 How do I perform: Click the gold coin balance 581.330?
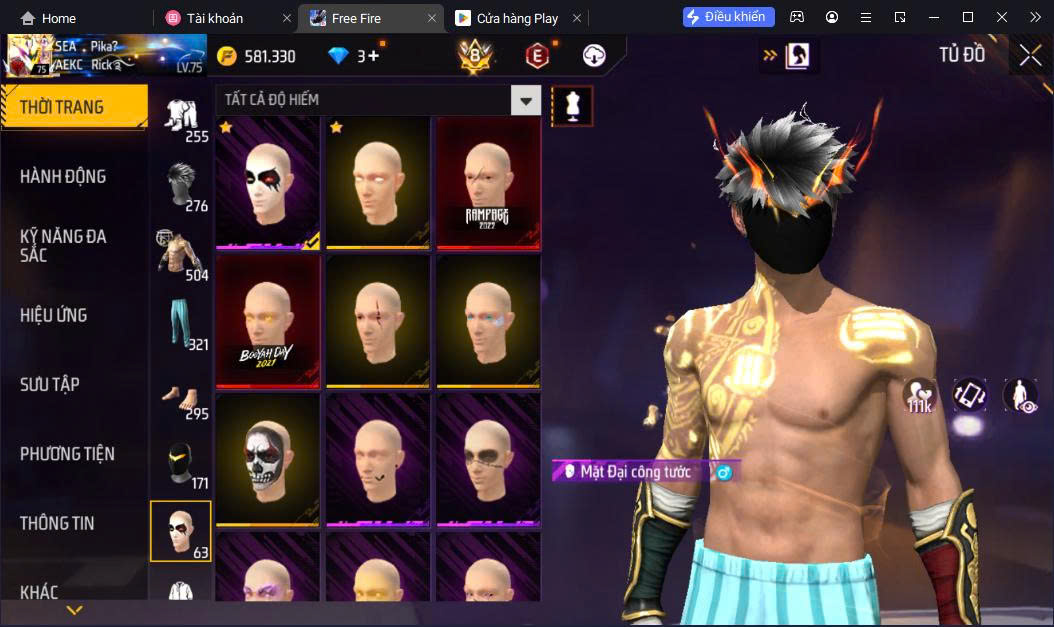pos(256,56)
